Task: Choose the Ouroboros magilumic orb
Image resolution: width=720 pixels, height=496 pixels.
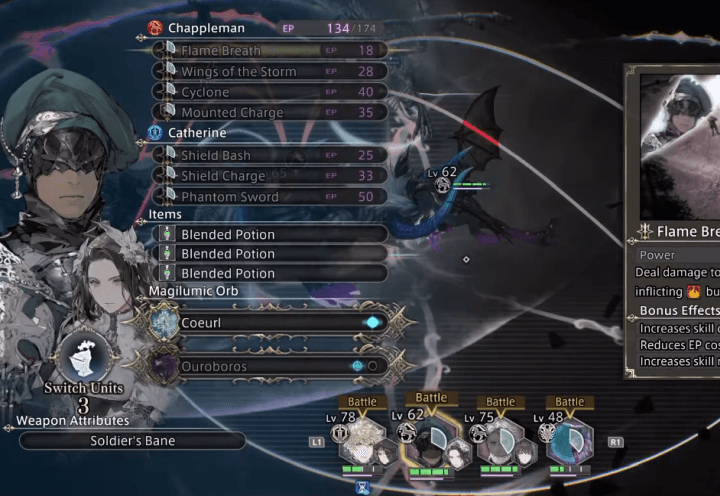Action: point(270,366)
